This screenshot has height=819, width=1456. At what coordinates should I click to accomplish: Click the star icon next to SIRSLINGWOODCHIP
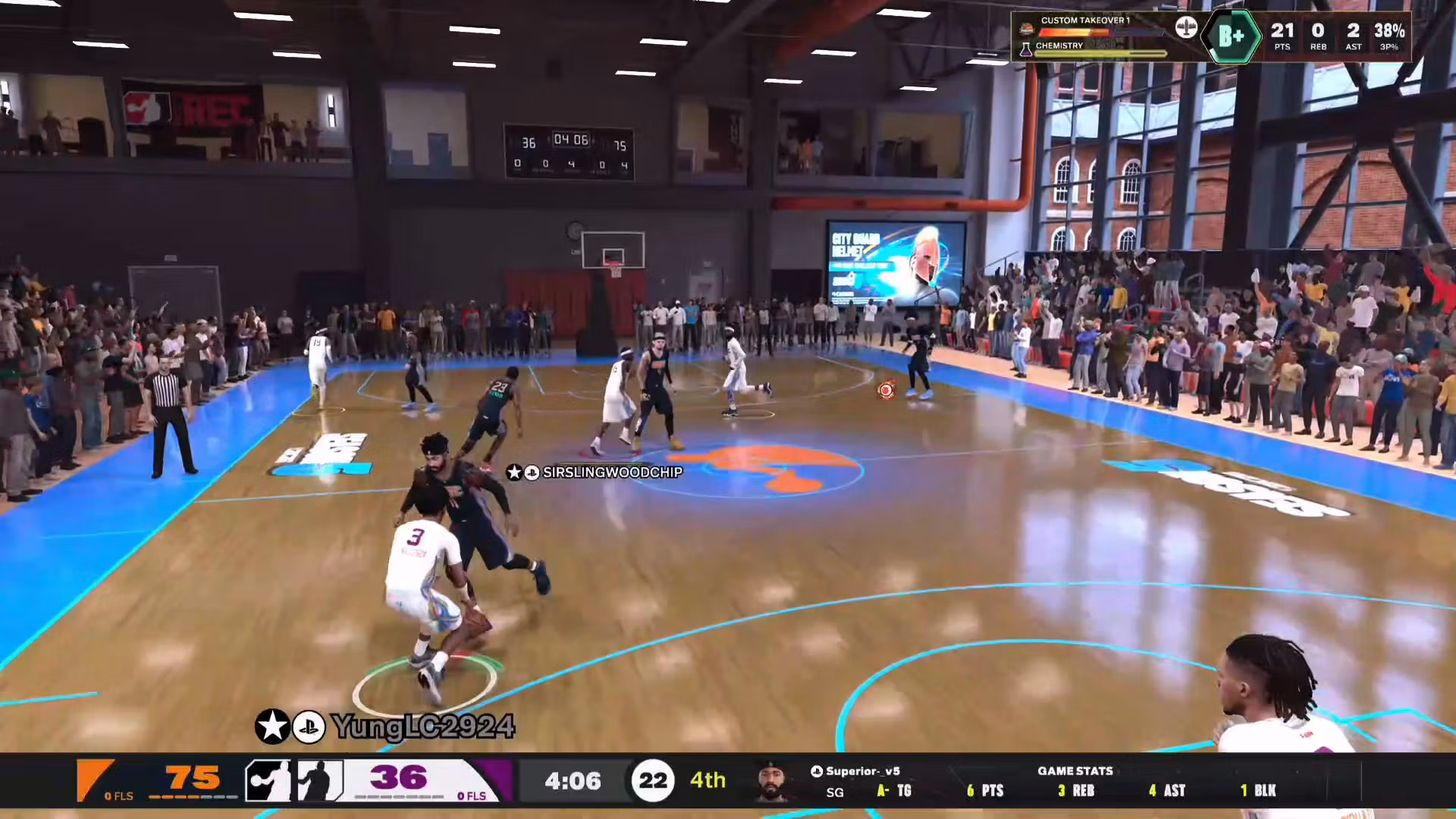[514, 472]
